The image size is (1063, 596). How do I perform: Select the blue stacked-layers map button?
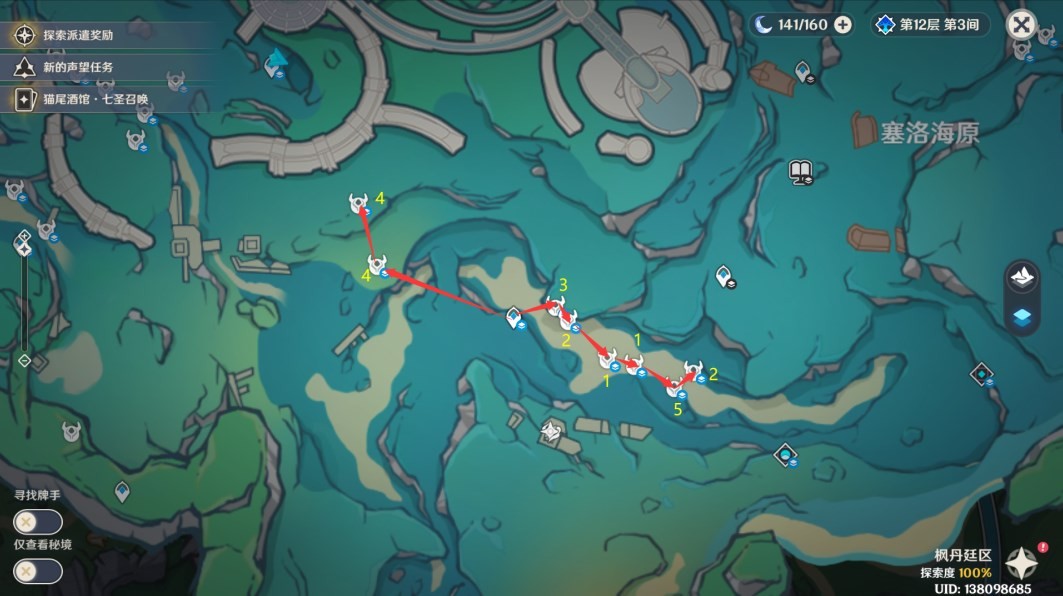[x=1022, y=318]
